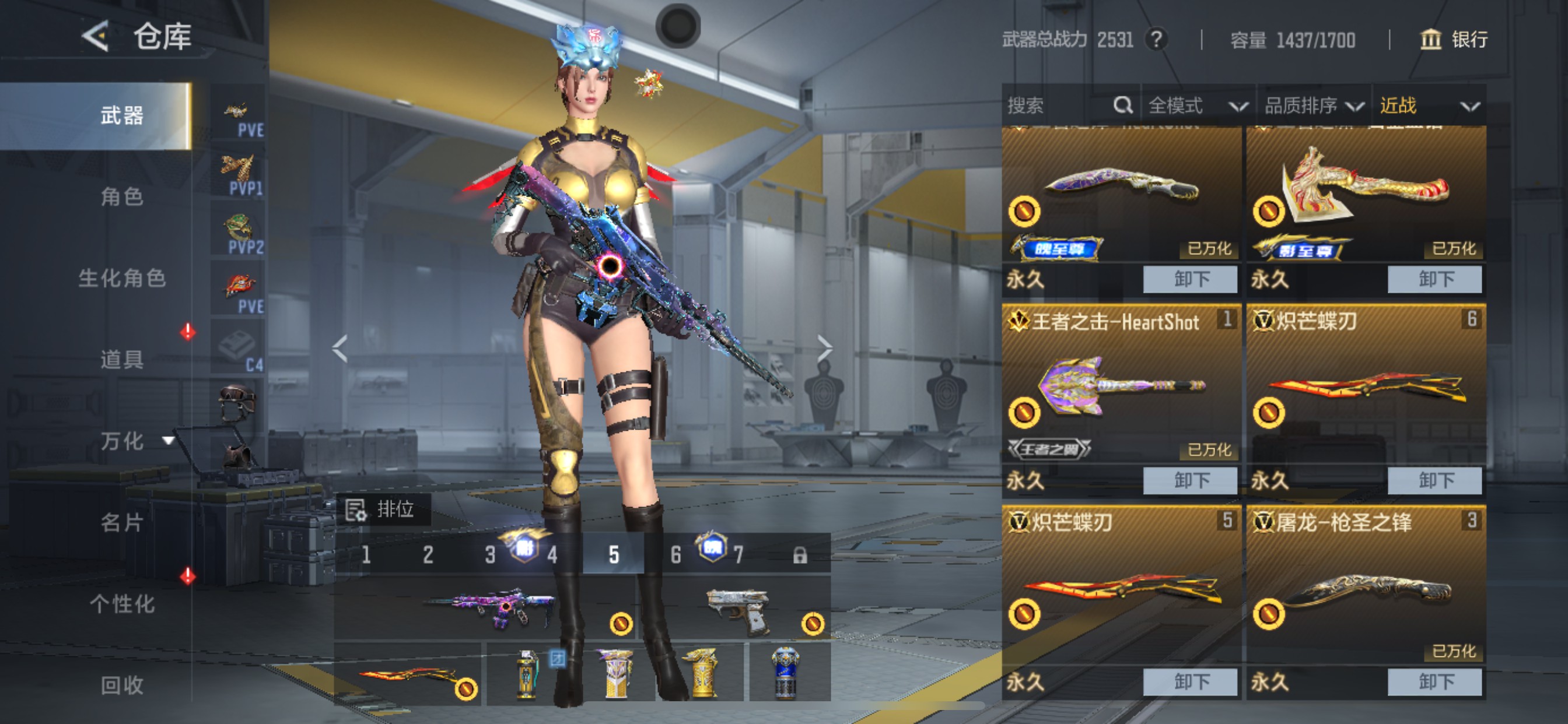Show weapon power help question mark
This screenshot has width=1568, height=724.
click(x=1156, y=40)
